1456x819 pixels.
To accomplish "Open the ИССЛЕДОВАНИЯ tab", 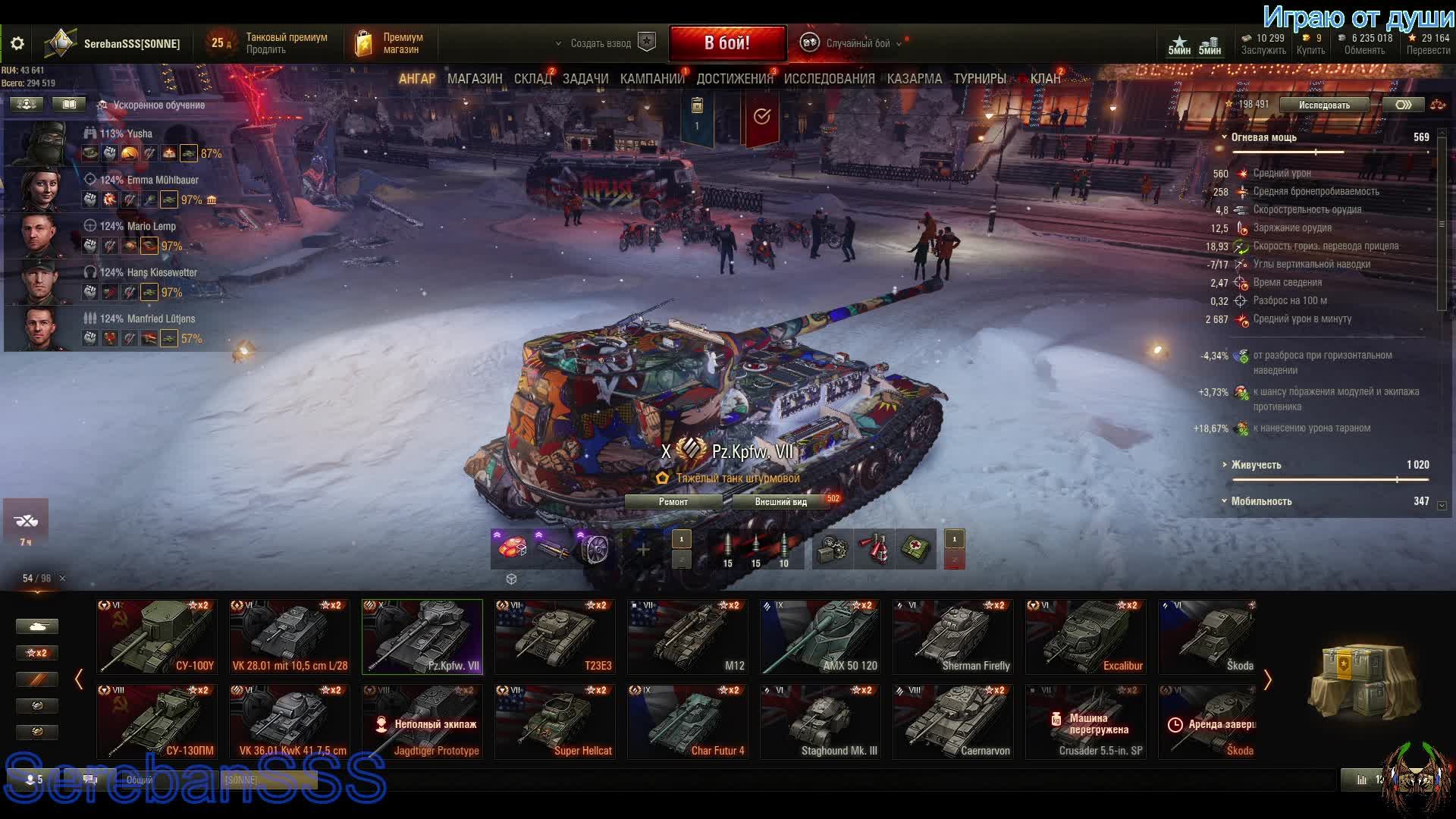I will click(x=829, y=79).
